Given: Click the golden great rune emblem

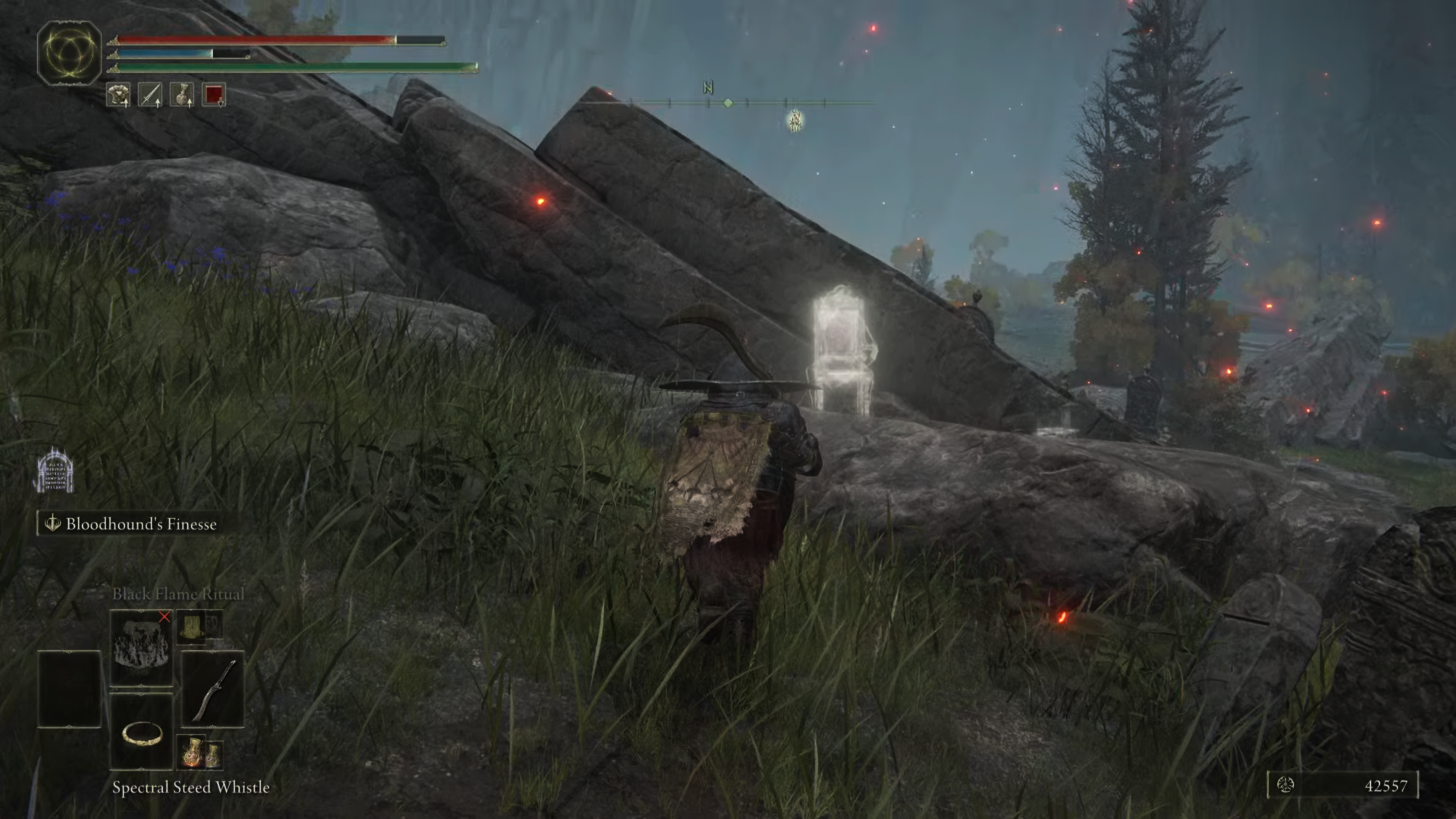Looking at the screenshot, I should 69,53.
